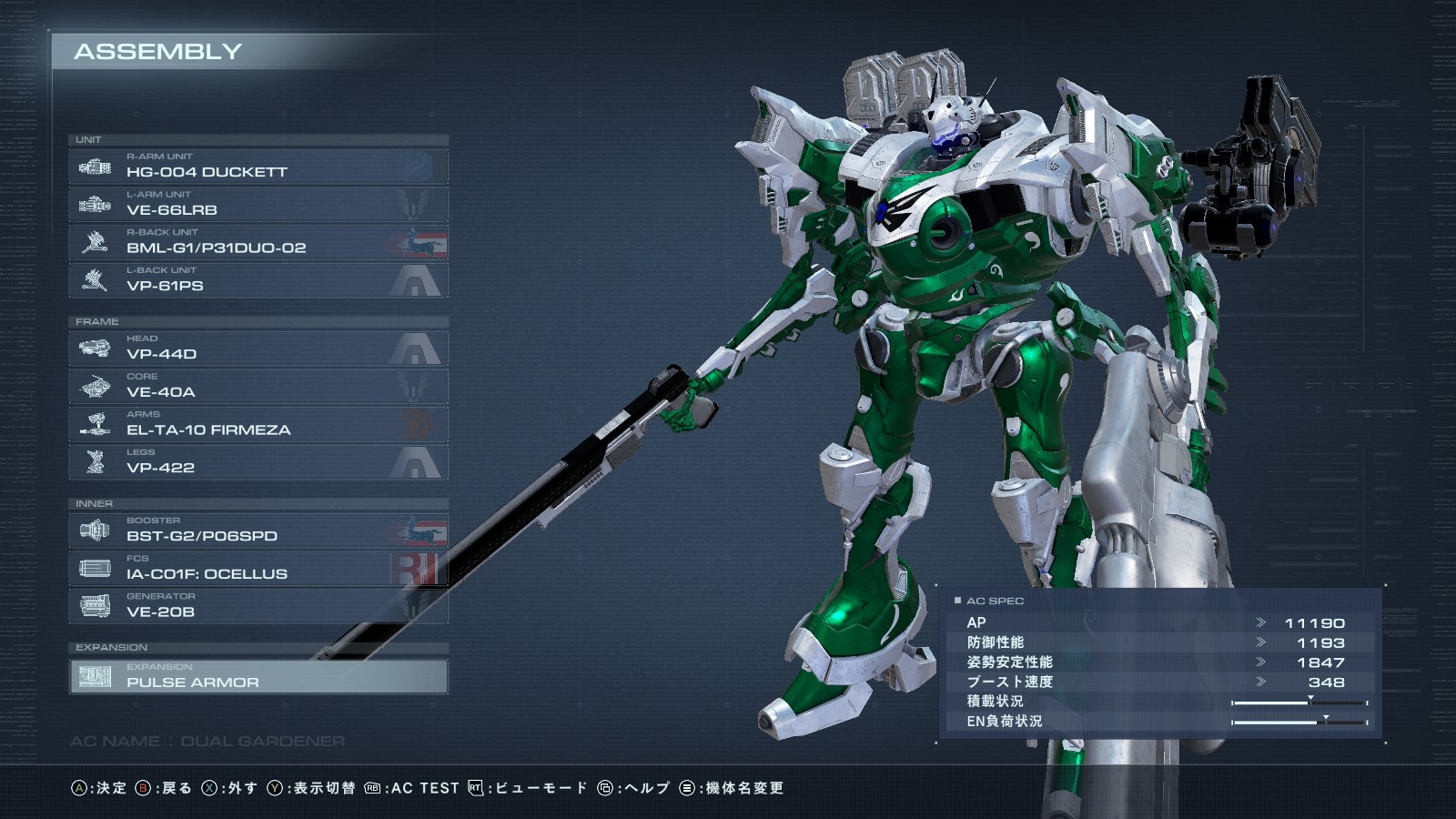Select the BOOSTER BST-G2/P06SPD slot
Screen dimensions: 1456x819
(x=258, y=531)
